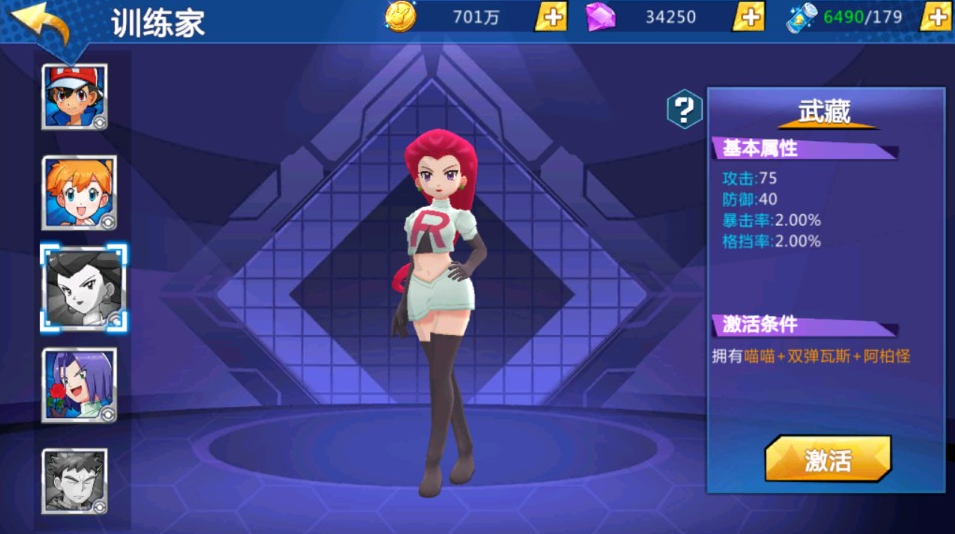
Task: Choose the Misty trainer portrait
Action: point(78,192)
